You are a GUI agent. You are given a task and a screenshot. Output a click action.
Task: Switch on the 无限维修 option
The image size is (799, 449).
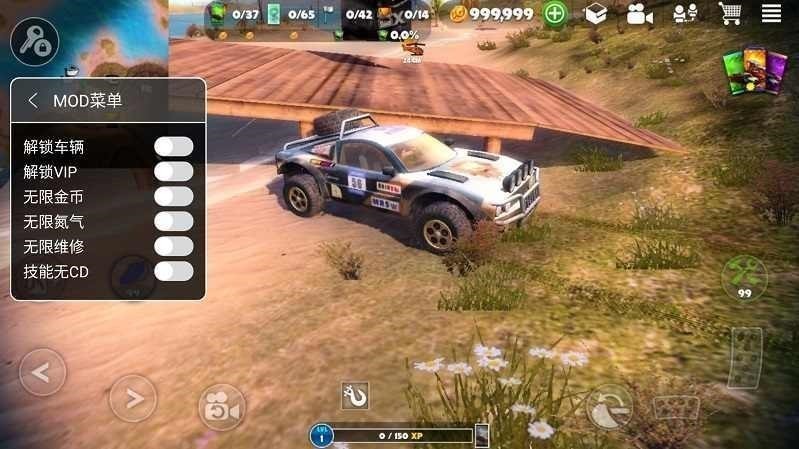coord(173,246)
